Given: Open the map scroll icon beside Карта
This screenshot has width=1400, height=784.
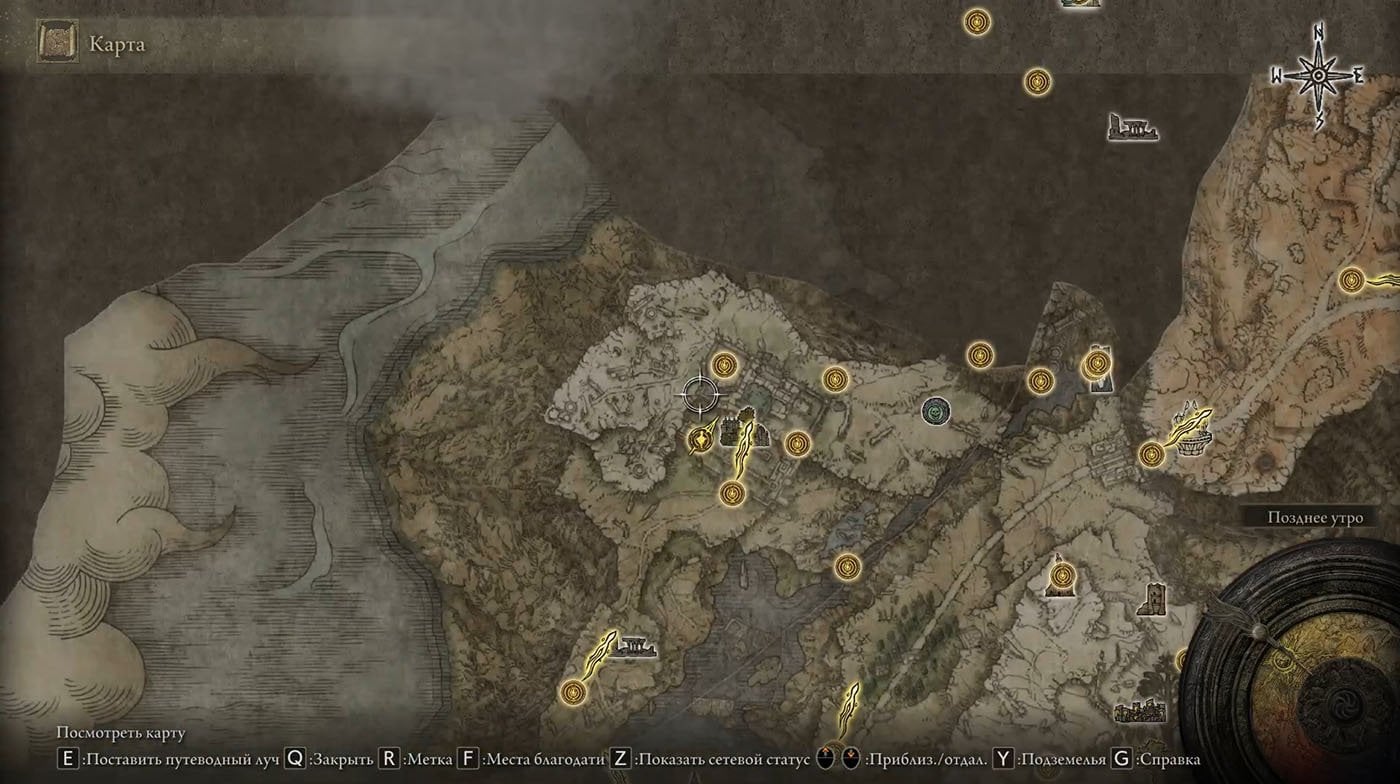Looking at the screenshot, I should [x=57, y=44].
